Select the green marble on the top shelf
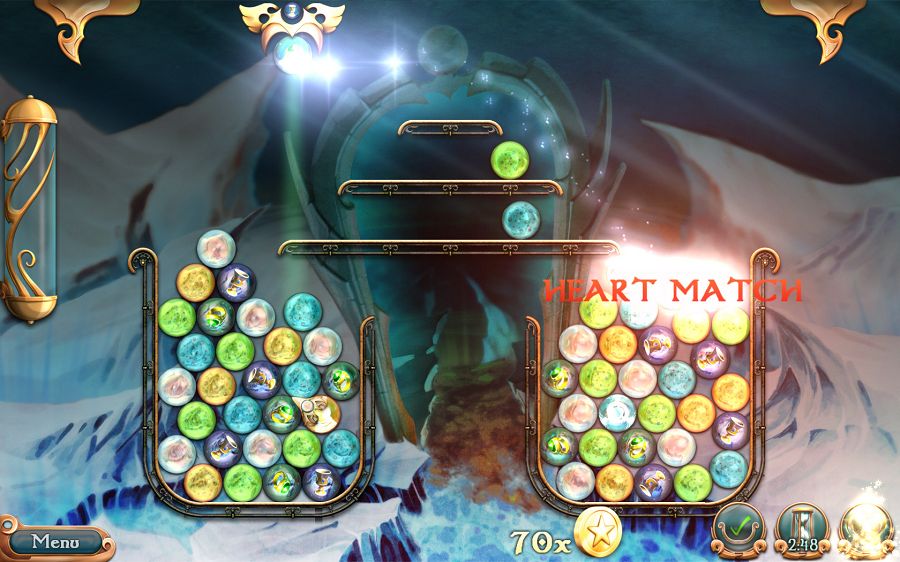This screenshot has height=562, width=900. click(x=509, y=159)
